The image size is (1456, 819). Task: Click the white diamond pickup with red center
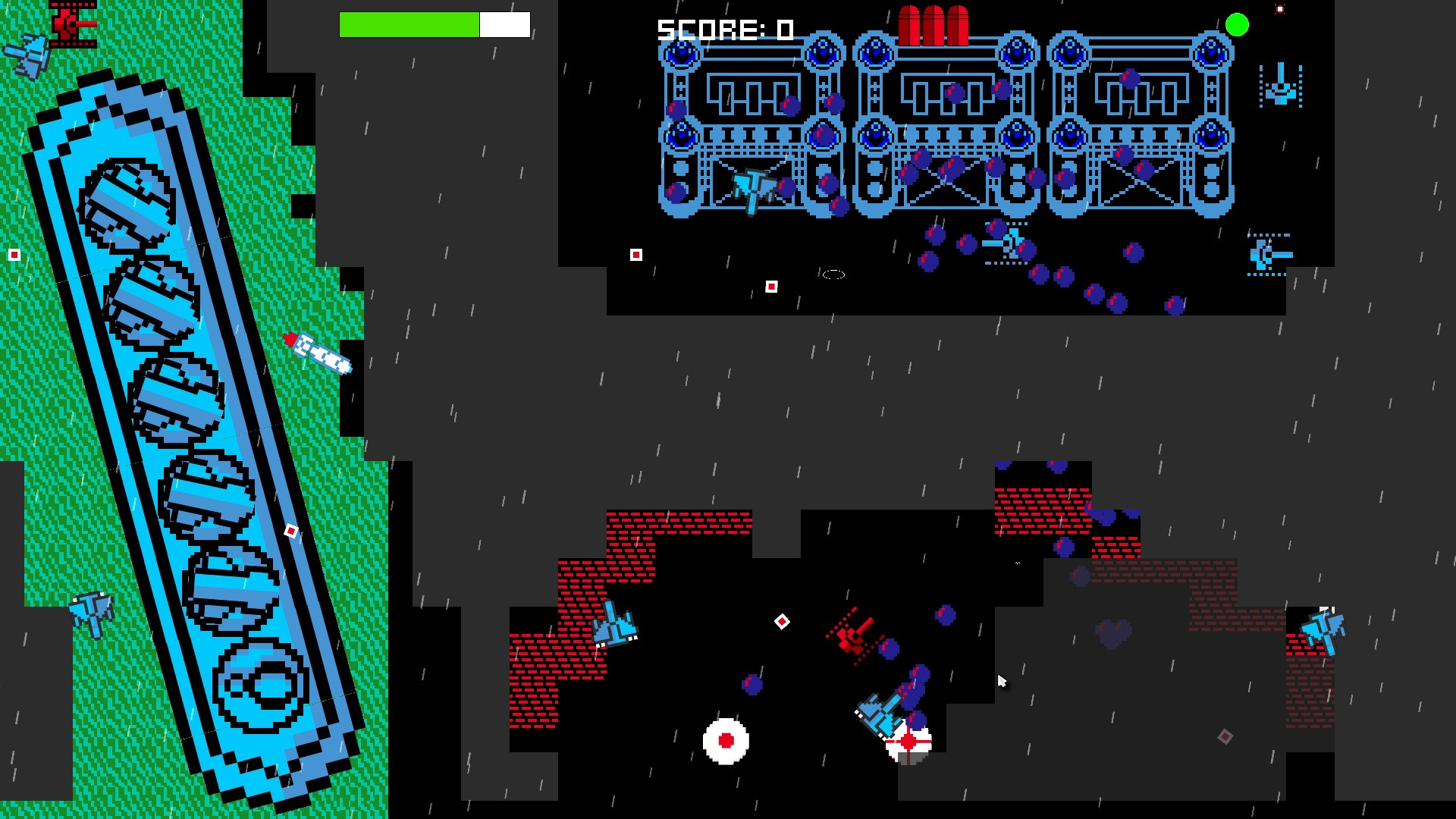(781, 622)
